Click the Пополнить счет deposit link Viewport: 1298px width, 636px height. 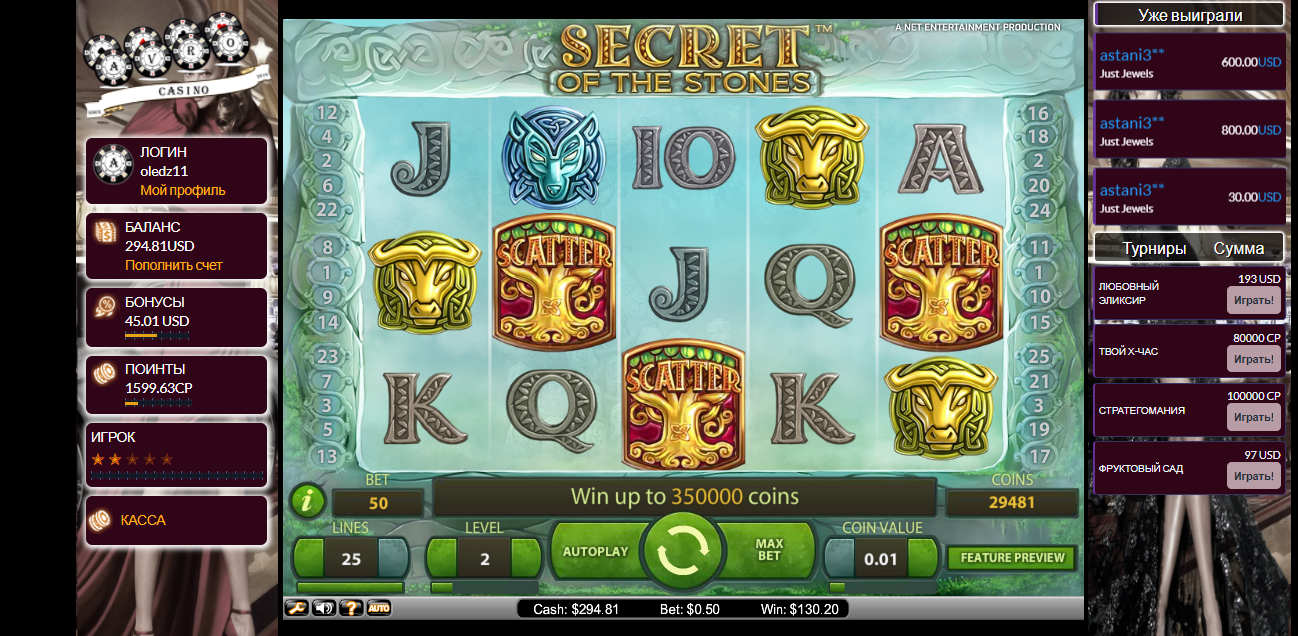(174, 265)
